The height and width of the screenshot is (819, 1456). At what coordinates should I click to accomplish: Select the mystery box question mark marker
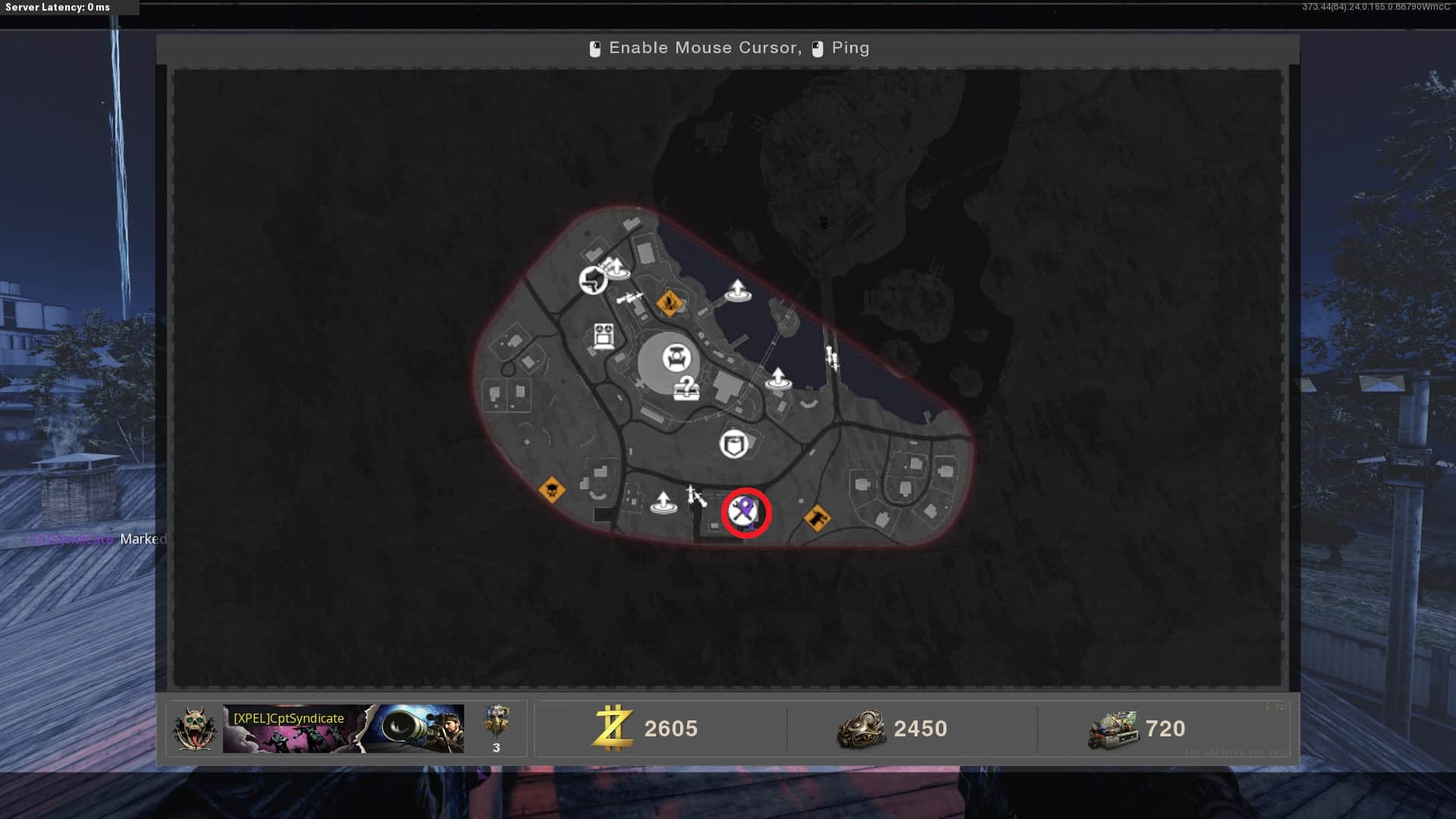686,388
